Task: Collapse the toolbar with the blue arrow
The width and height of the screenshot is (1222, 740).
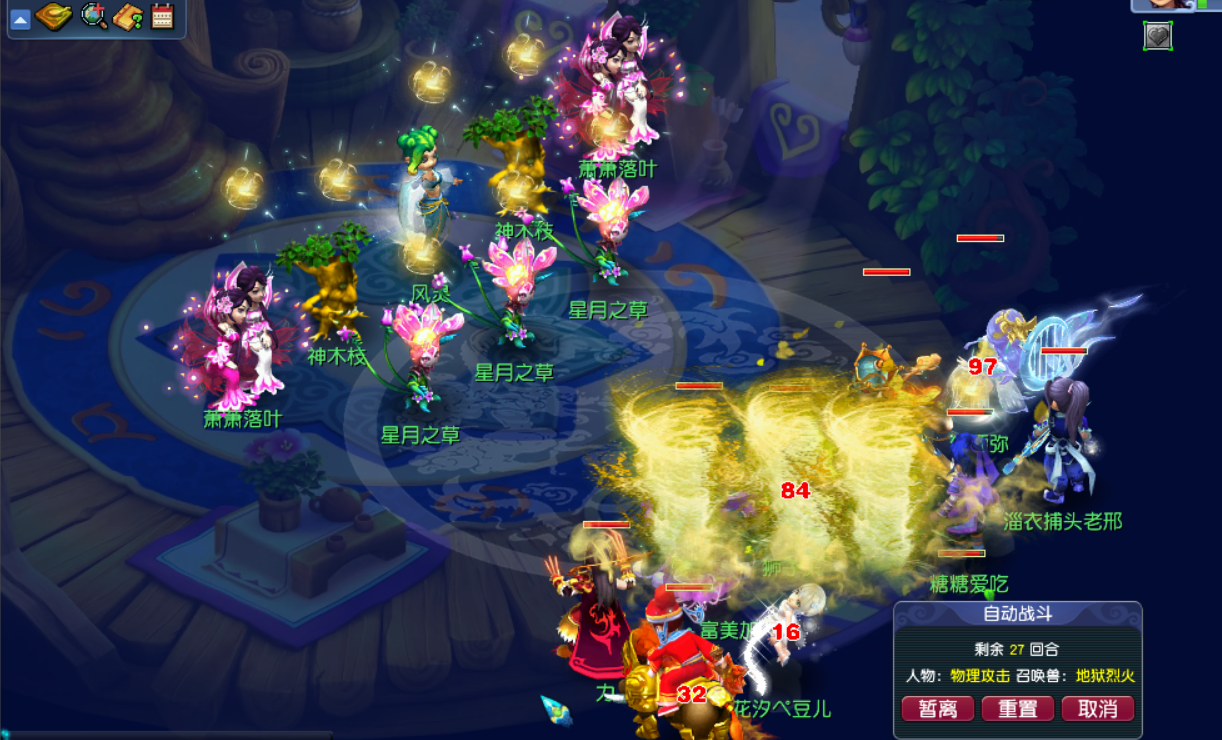Action: coord(20,17)
